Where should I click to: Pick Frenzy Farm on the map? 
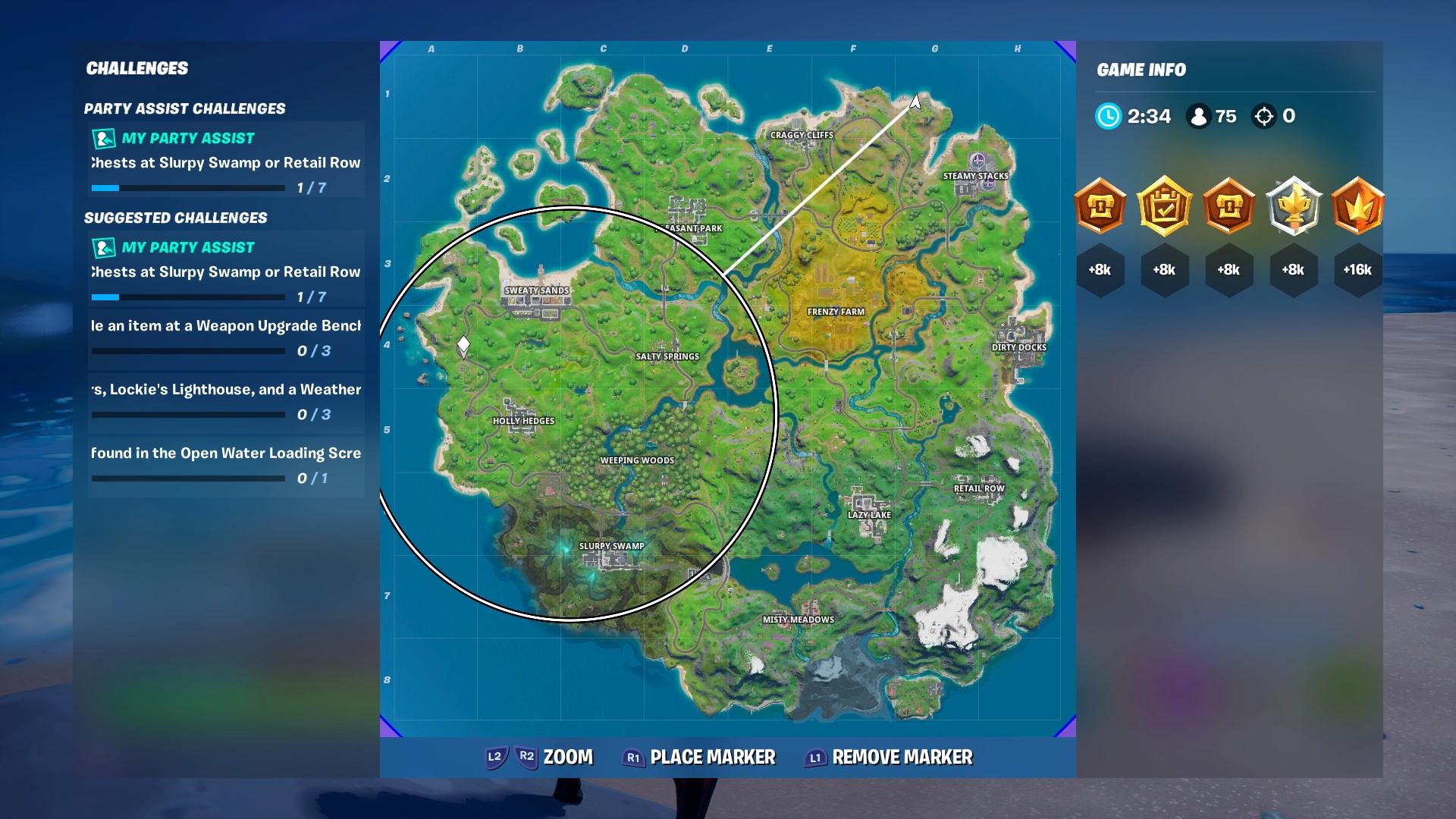(x=836, y=312)
